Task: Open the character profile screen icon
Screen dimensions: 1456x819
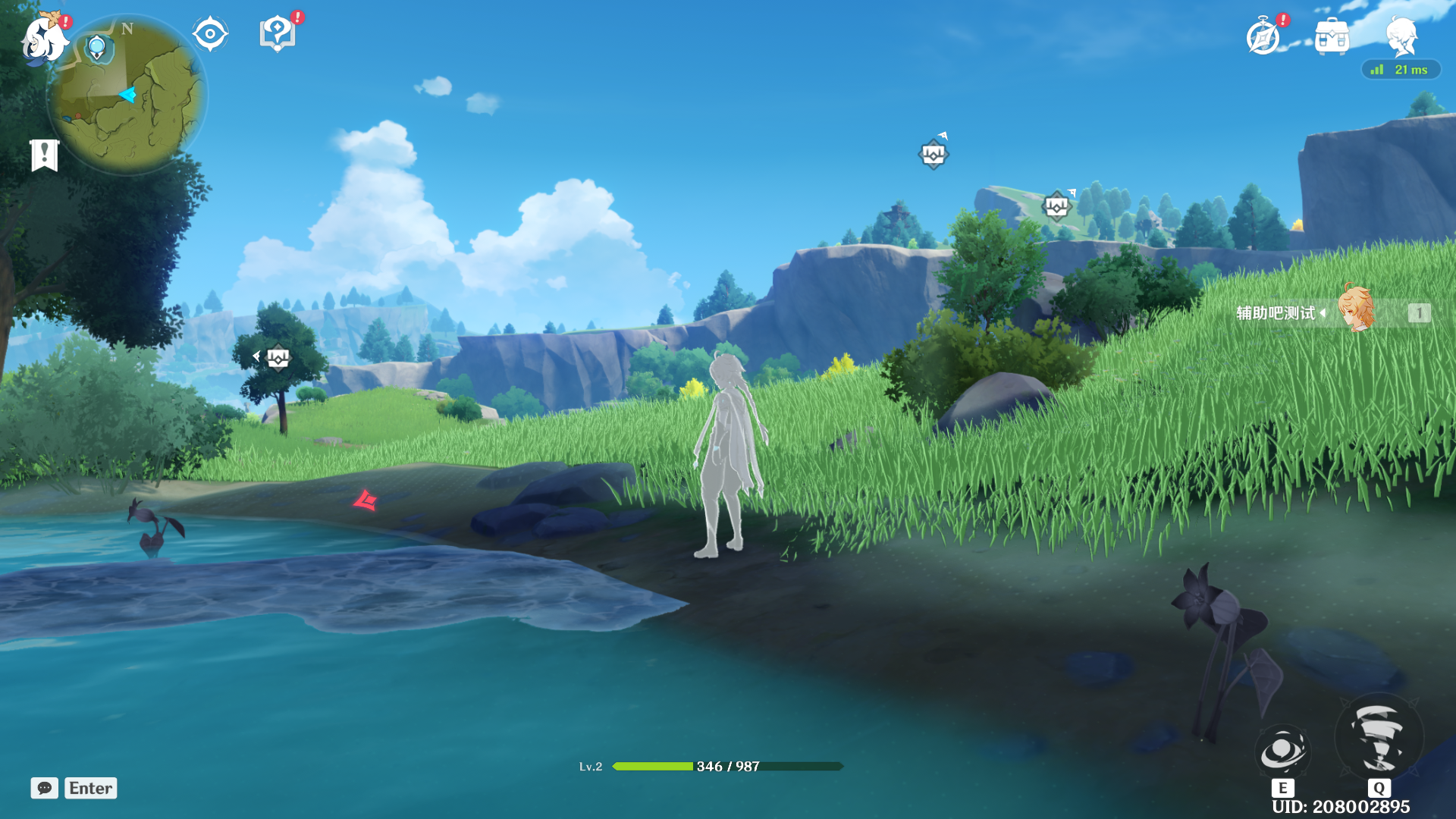Action: tap(1401, 35)
